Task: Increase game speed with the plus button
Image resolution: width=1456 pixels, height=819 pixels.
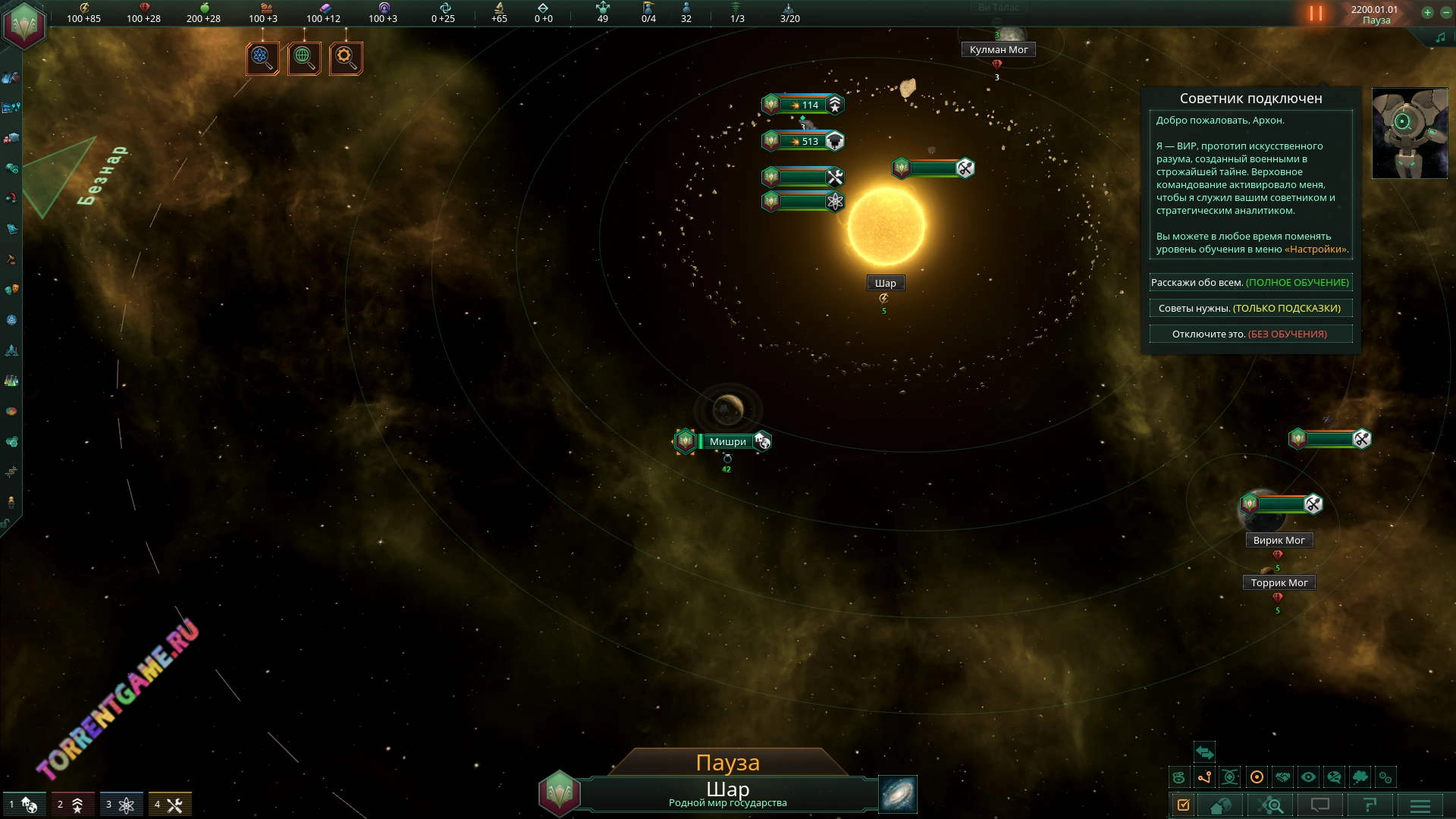Action: click(x=1427, y=12)
